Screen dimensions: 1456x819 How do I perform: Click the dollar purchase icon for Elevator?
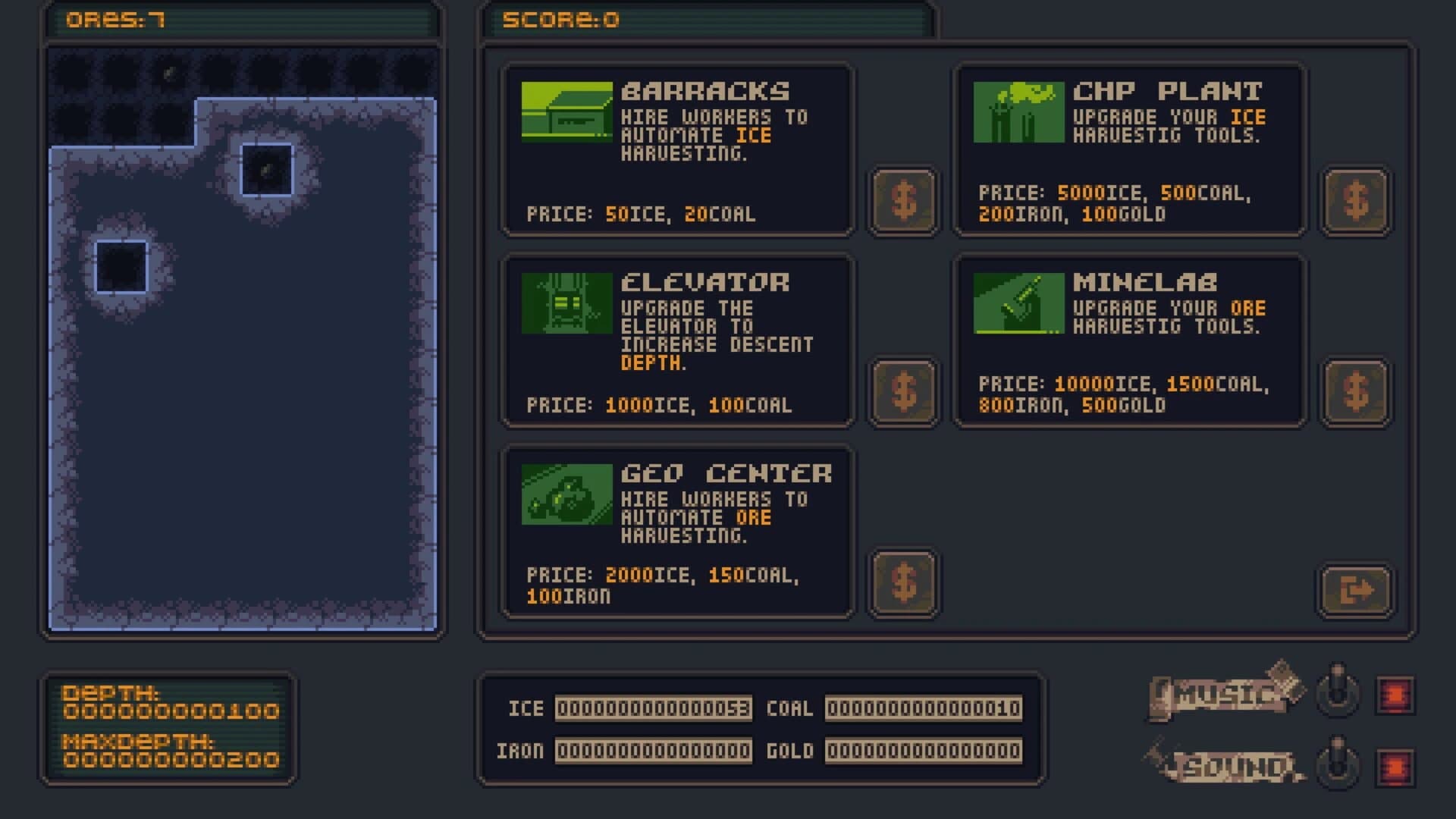pos(903,391)
